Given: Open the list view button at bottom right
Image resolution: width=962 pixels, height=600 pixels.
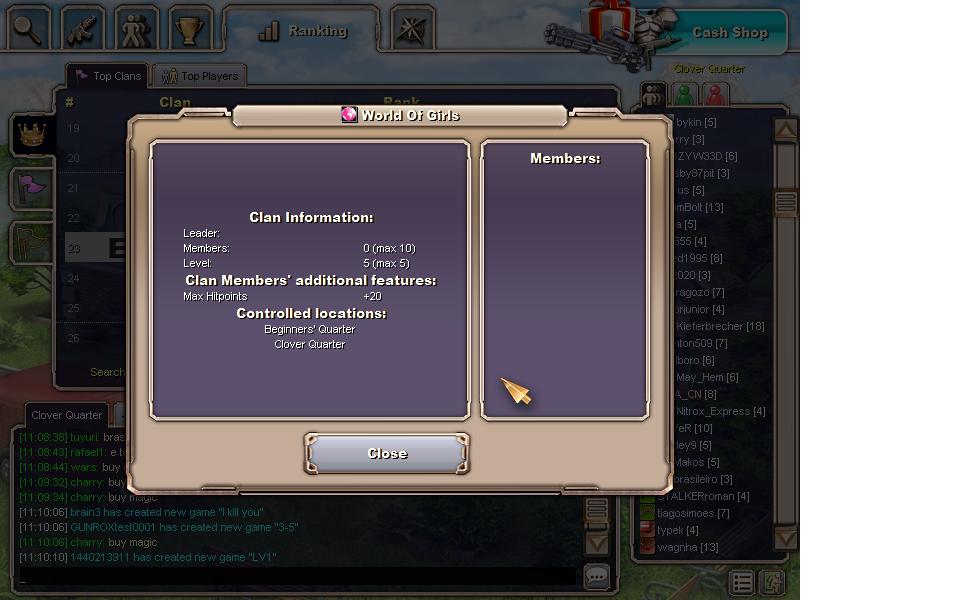Looking at the screenshot, I should 741,582.
